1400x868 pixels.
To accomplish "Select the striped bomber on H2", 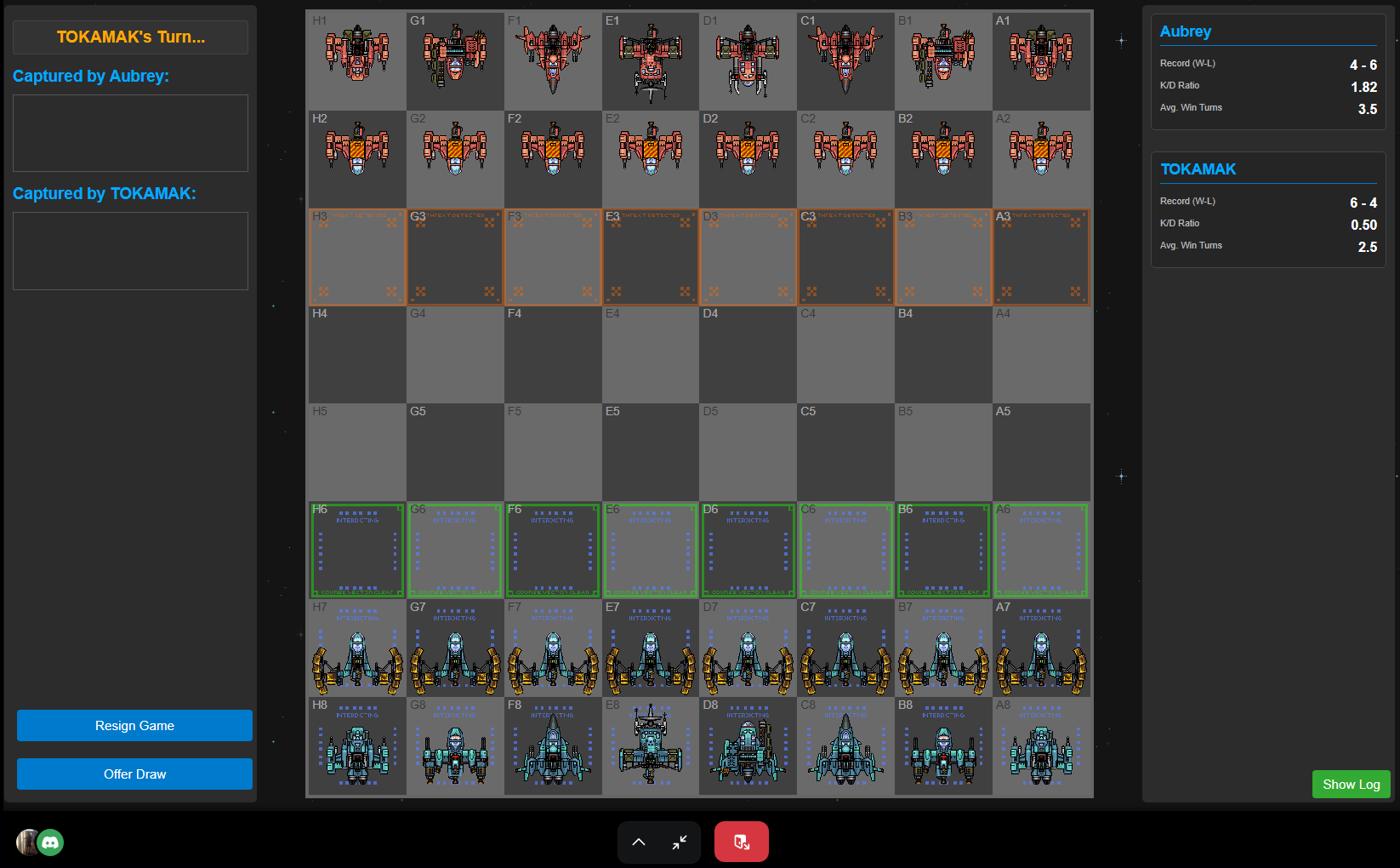I will 356,158.
